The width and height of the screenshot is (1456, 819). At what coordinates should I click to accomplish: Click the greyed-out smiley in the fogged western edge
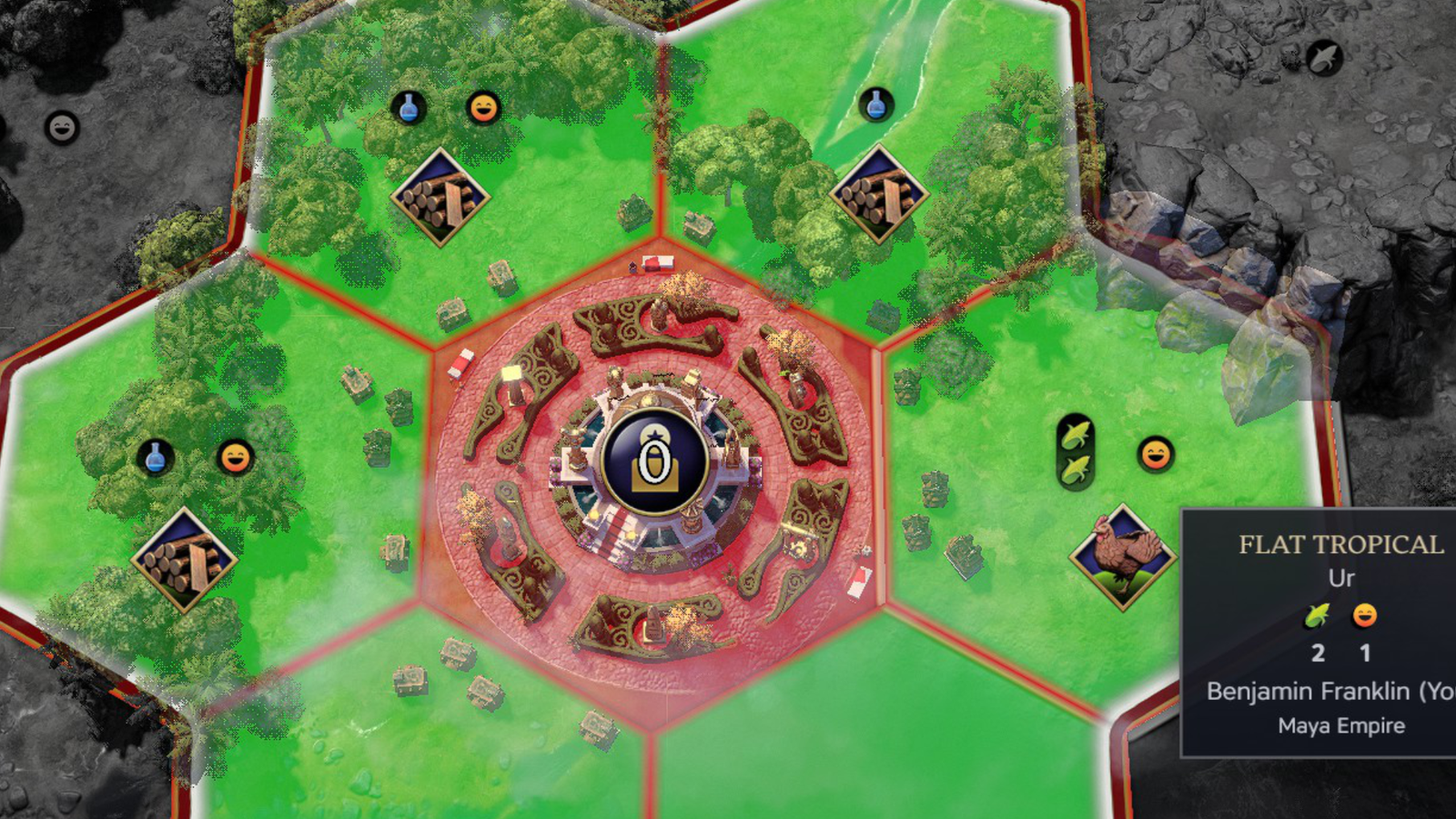point(60,127)
